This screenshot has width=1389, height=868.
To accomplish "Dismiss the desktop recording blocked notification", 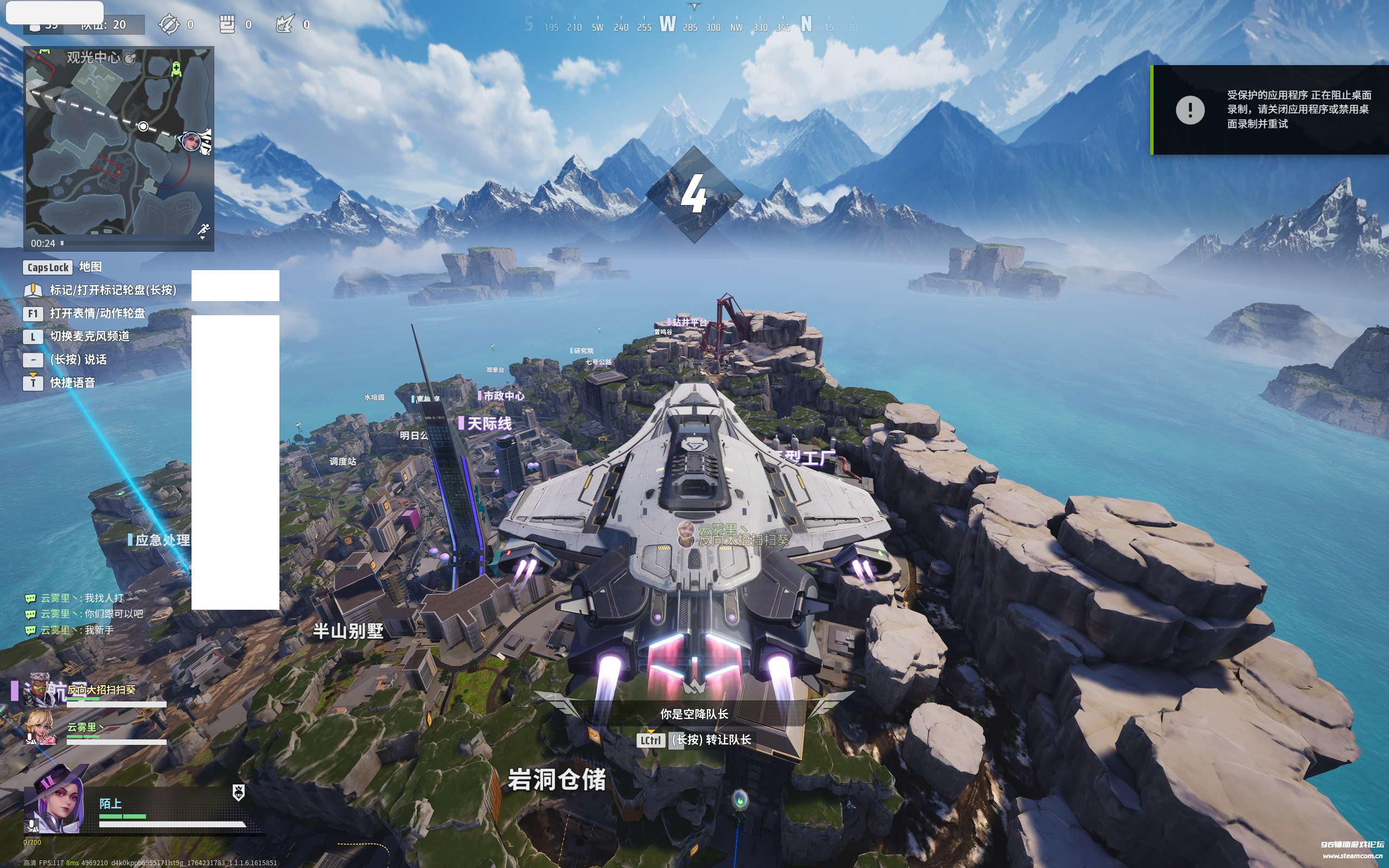I will coord(1270,110).
